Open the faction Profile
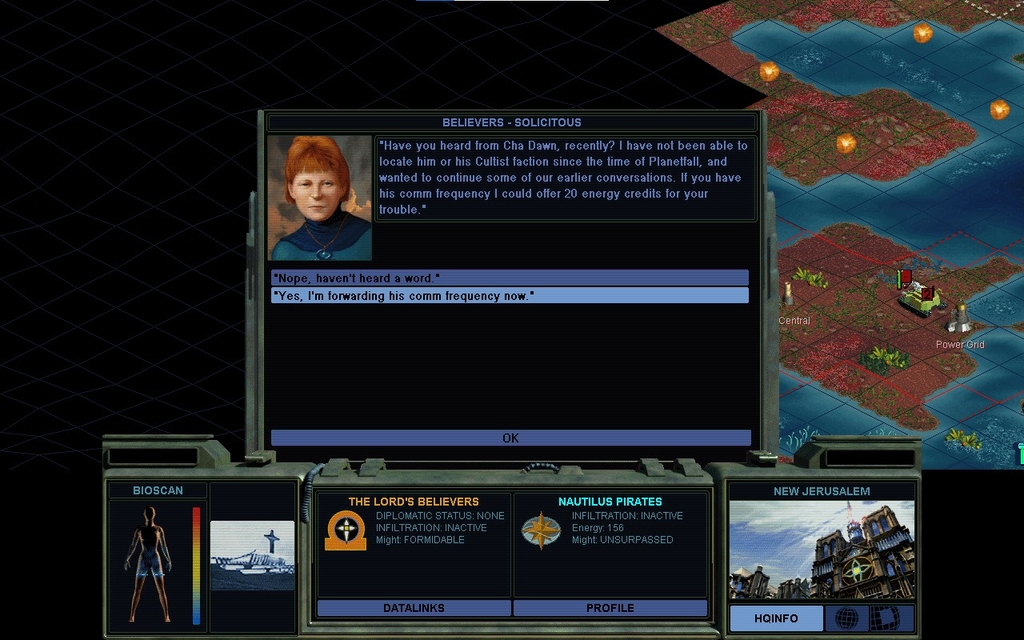Image resolution: width=1024 pixels, height=640 pixels. pyautogui.click(x=610, y=608)
